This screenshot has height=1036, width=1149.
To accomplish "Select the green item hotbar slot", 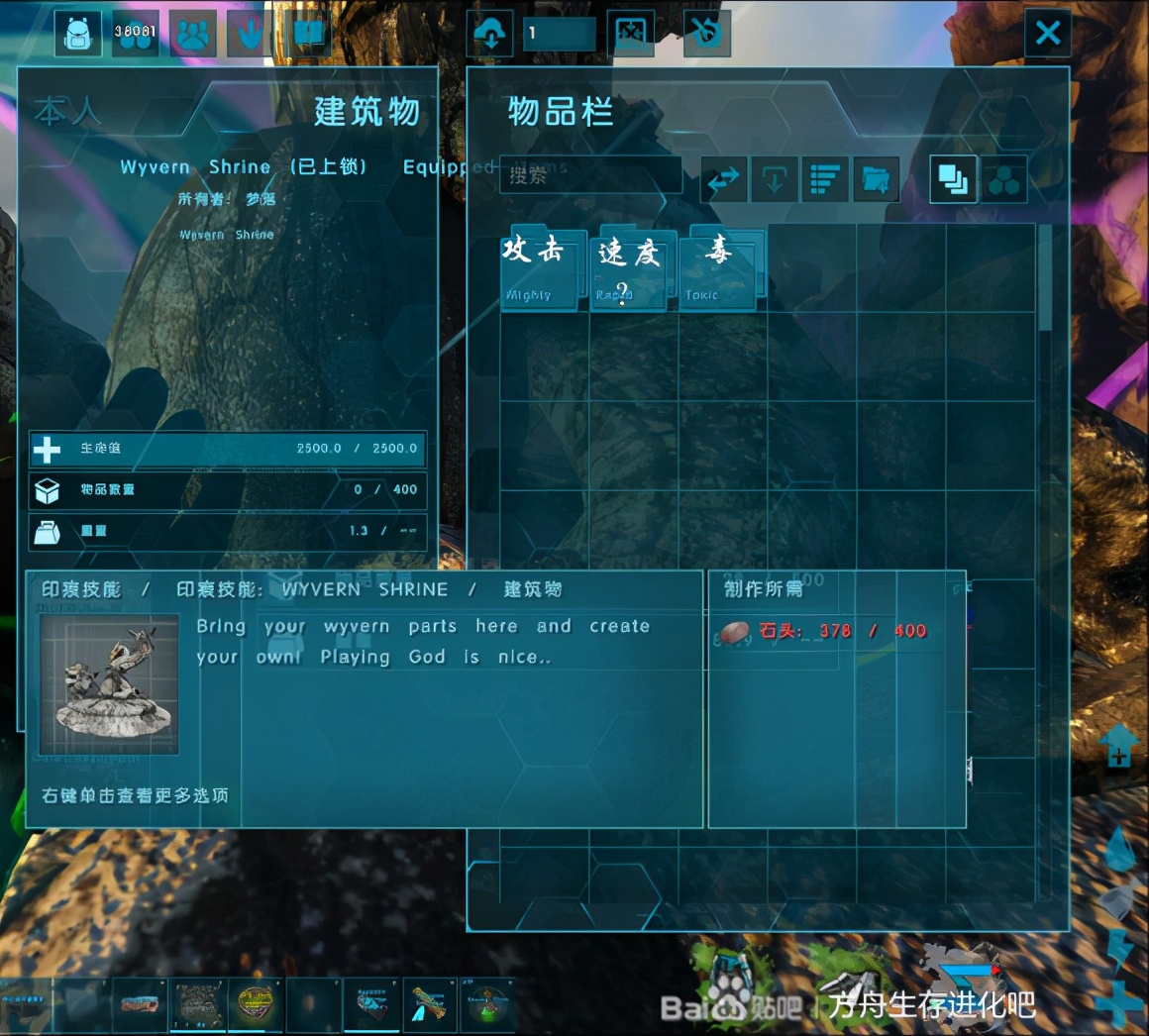I will pos(486,1003).
